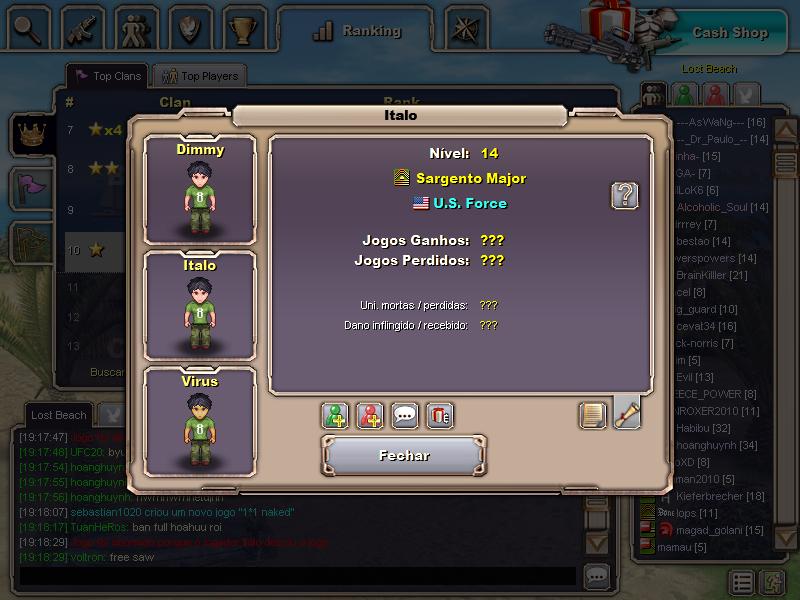Open the scroll tab in profile
This screenshot has width=800, height=600.
627,413
